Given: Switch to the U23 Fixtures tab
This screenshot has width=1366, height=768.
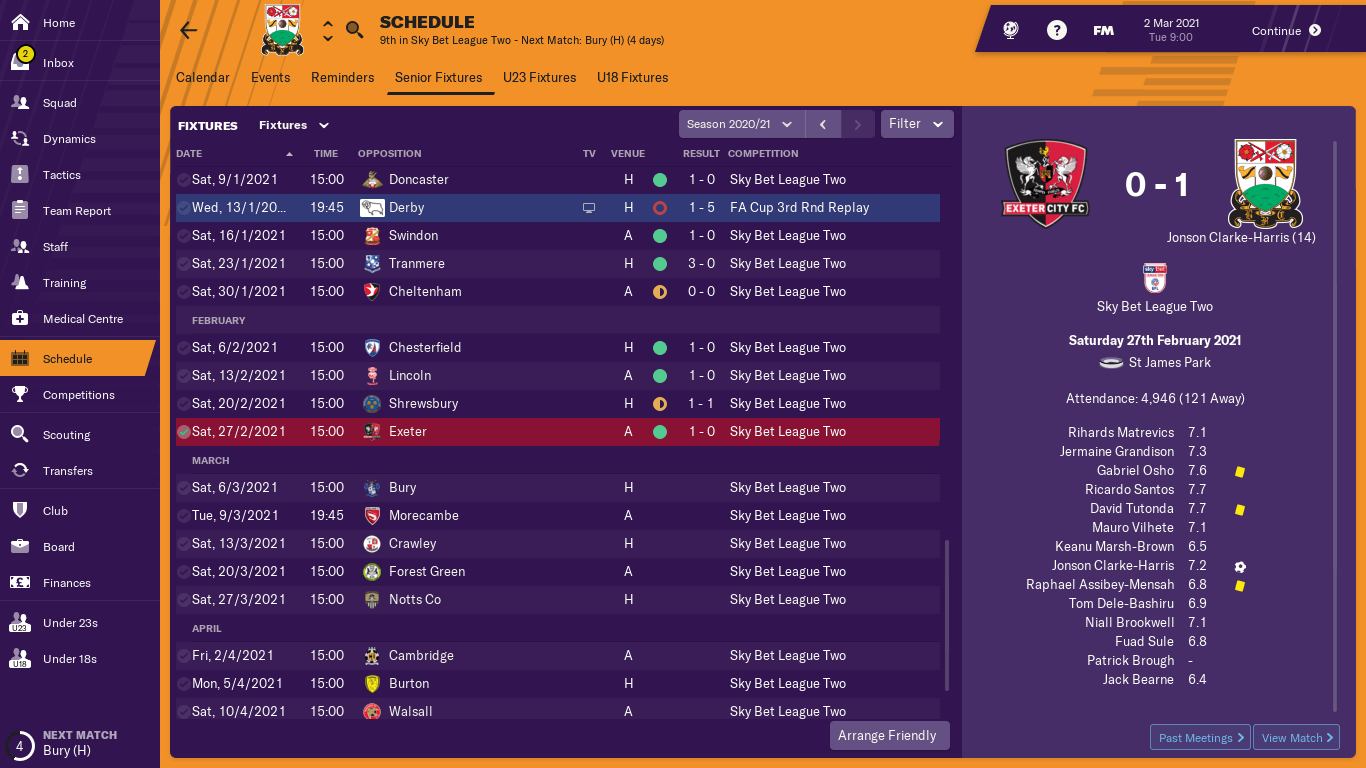Looking at the screenshot, I should click(x=539, y=77).
